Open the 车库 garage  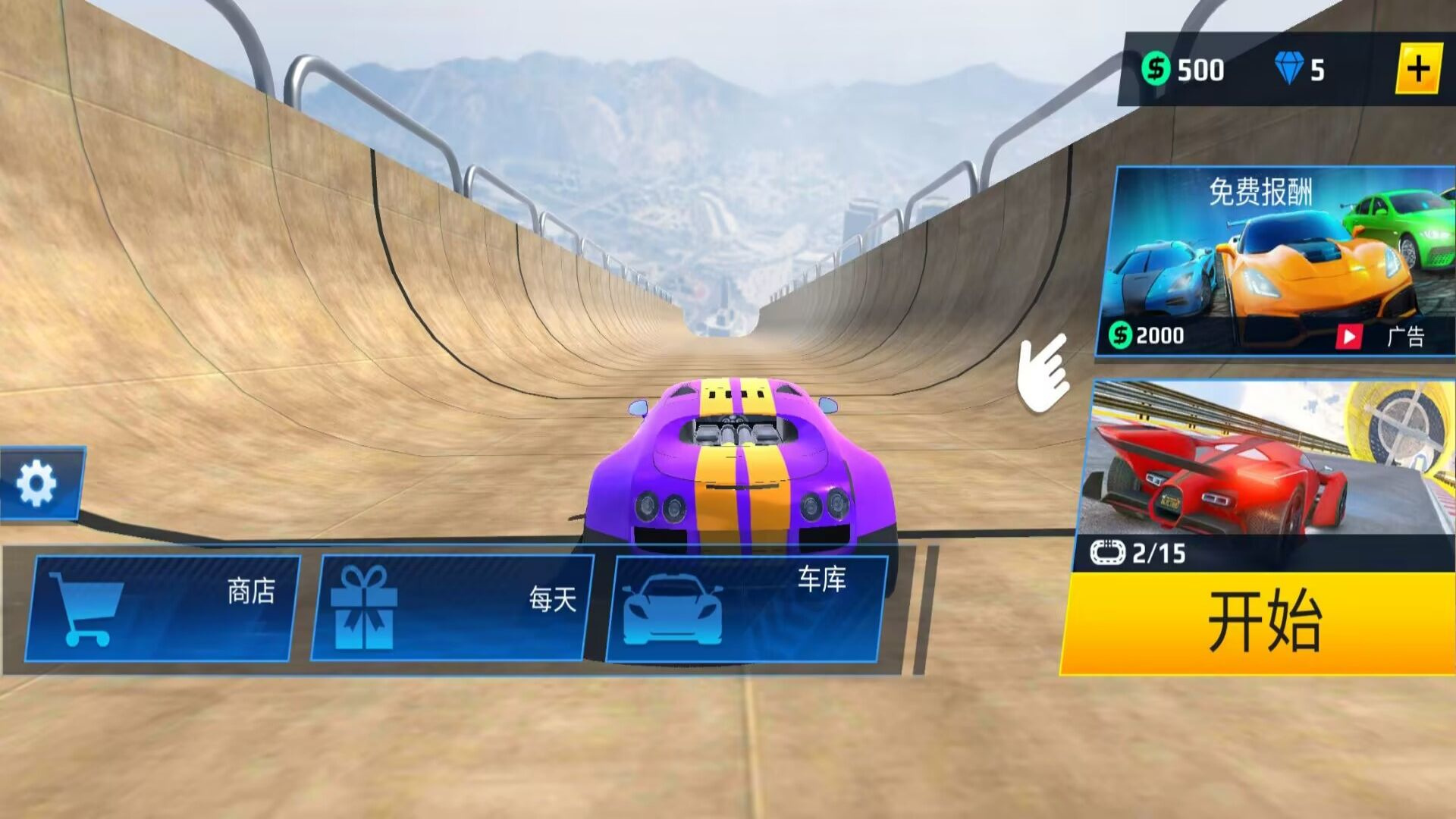click(x=746, y=607)
